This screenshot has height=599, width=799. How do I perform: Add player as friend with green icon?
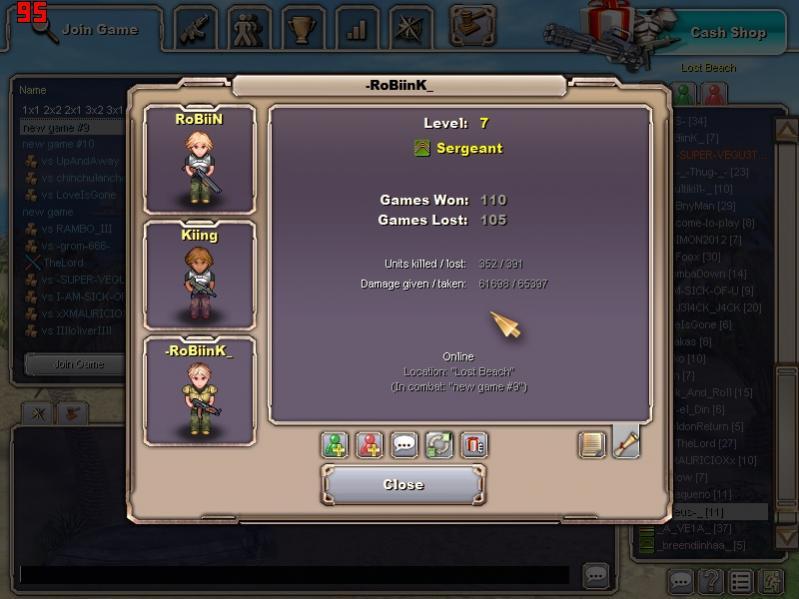(335, 445)
